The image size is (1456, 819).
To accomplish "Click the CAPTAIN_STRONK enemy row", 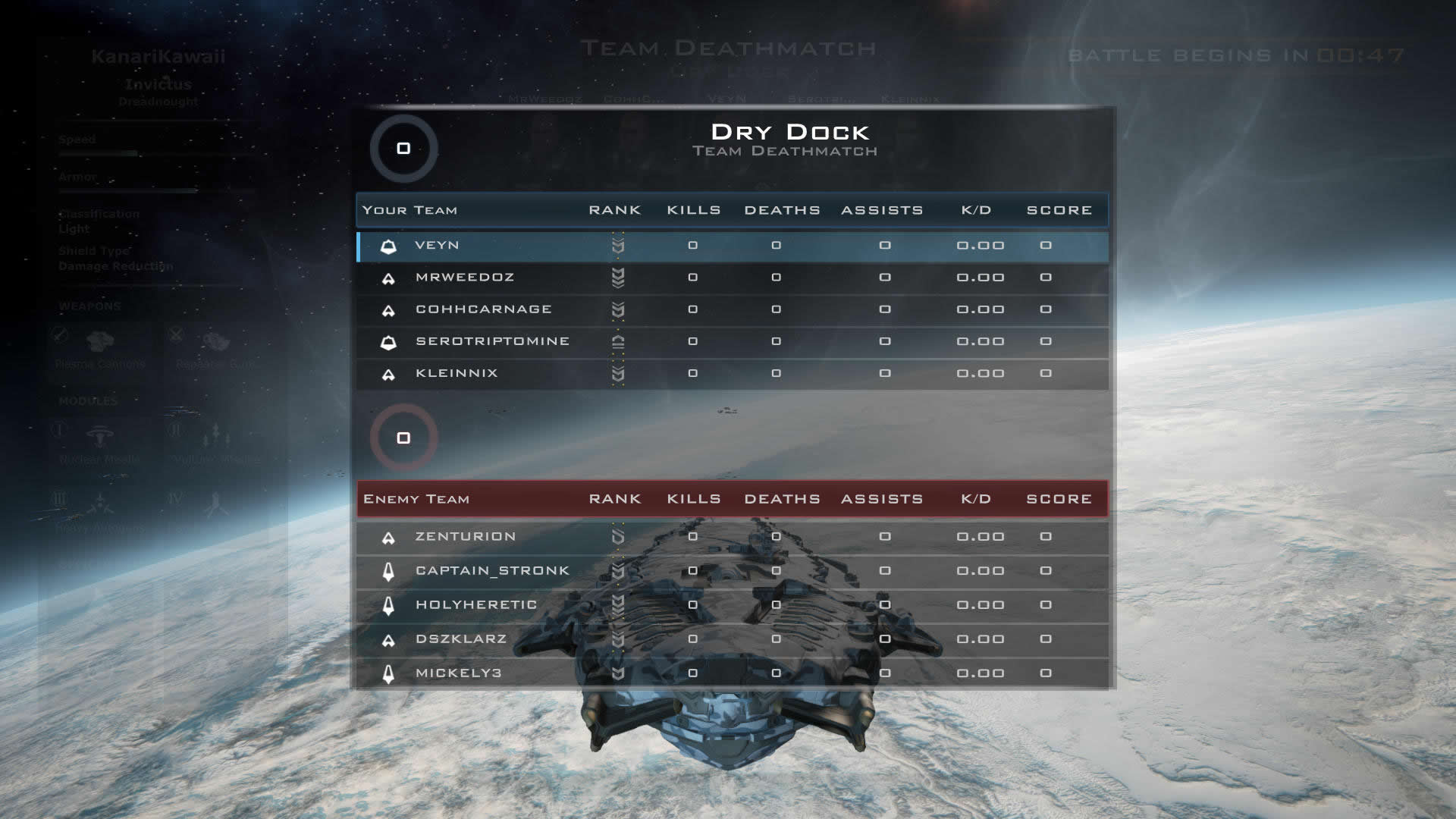I will coord(492,571).
